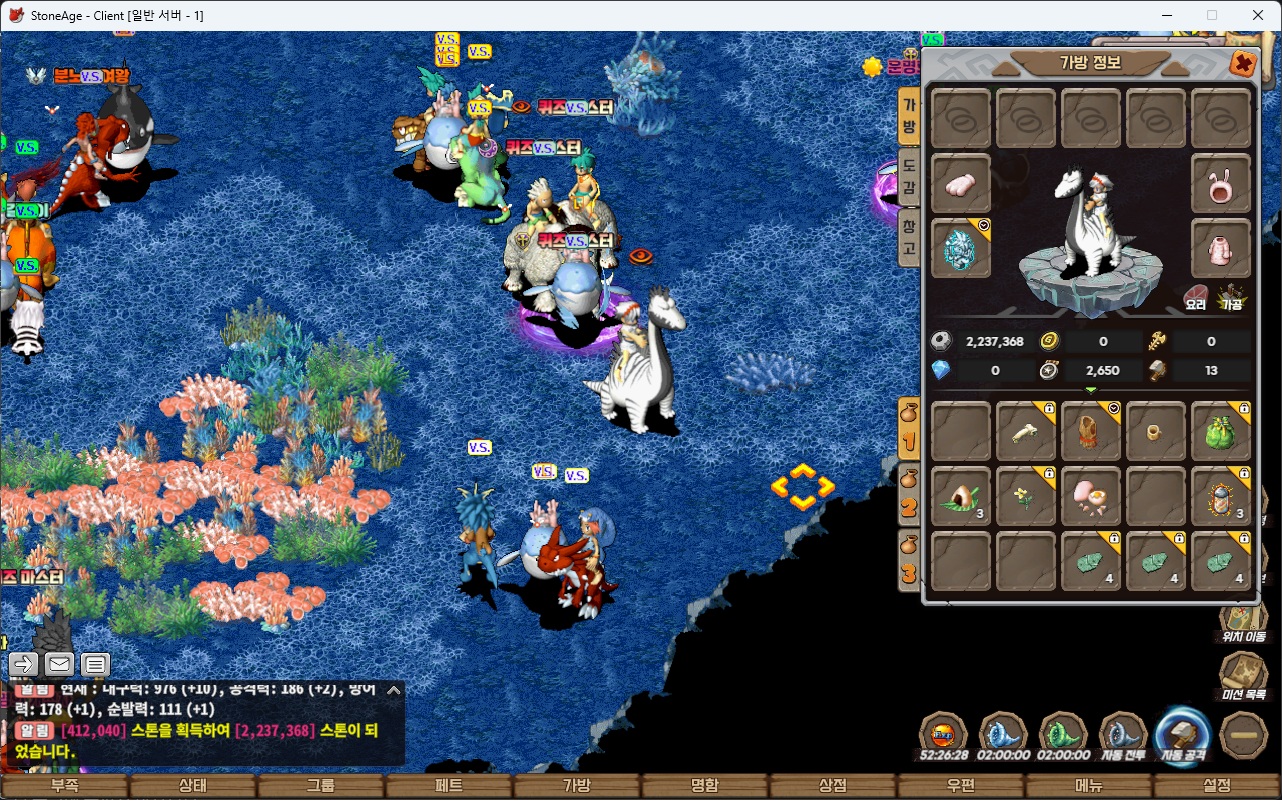Open the 미션 목록 mission list
This screenshot has height=802, width=1282.
tap(1243, 676)
